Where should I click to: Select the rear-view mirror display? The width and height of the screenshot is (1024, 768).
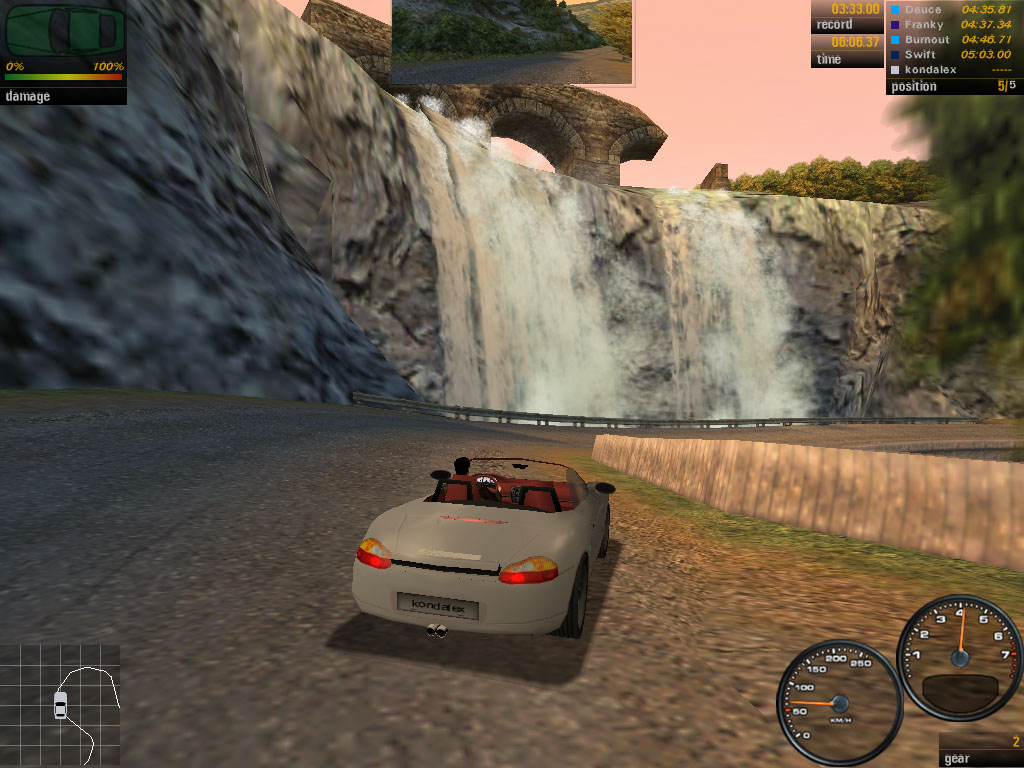pos(511,41)
